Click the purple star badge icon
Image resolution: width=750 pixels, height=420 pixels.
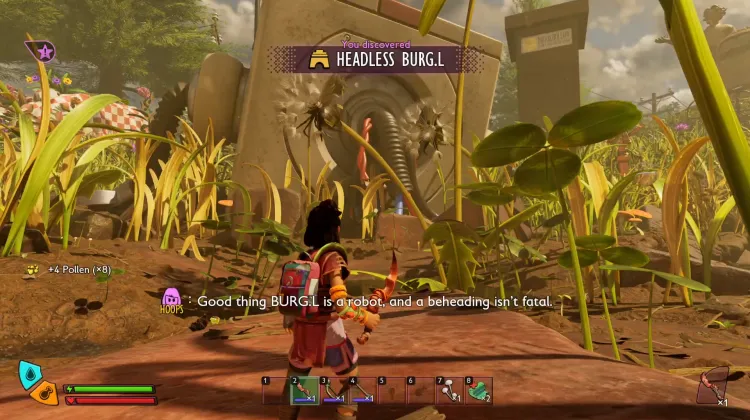[44, 50]
